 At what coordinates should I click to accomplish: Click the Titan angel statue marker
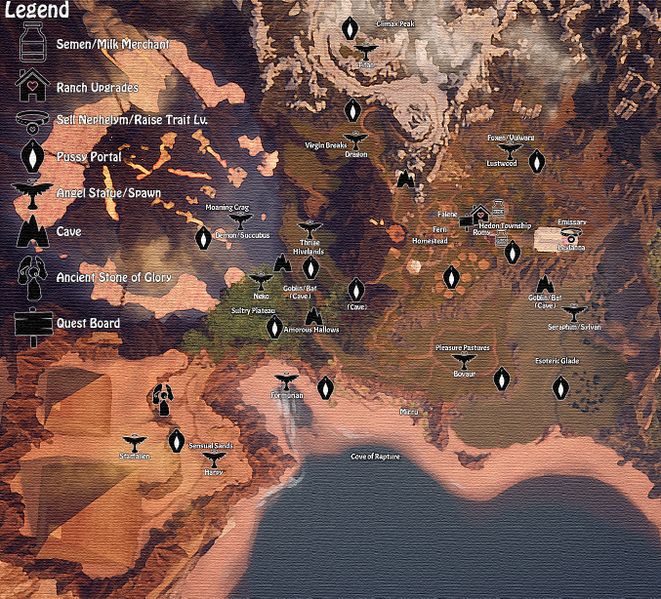(x=366, y=52)
